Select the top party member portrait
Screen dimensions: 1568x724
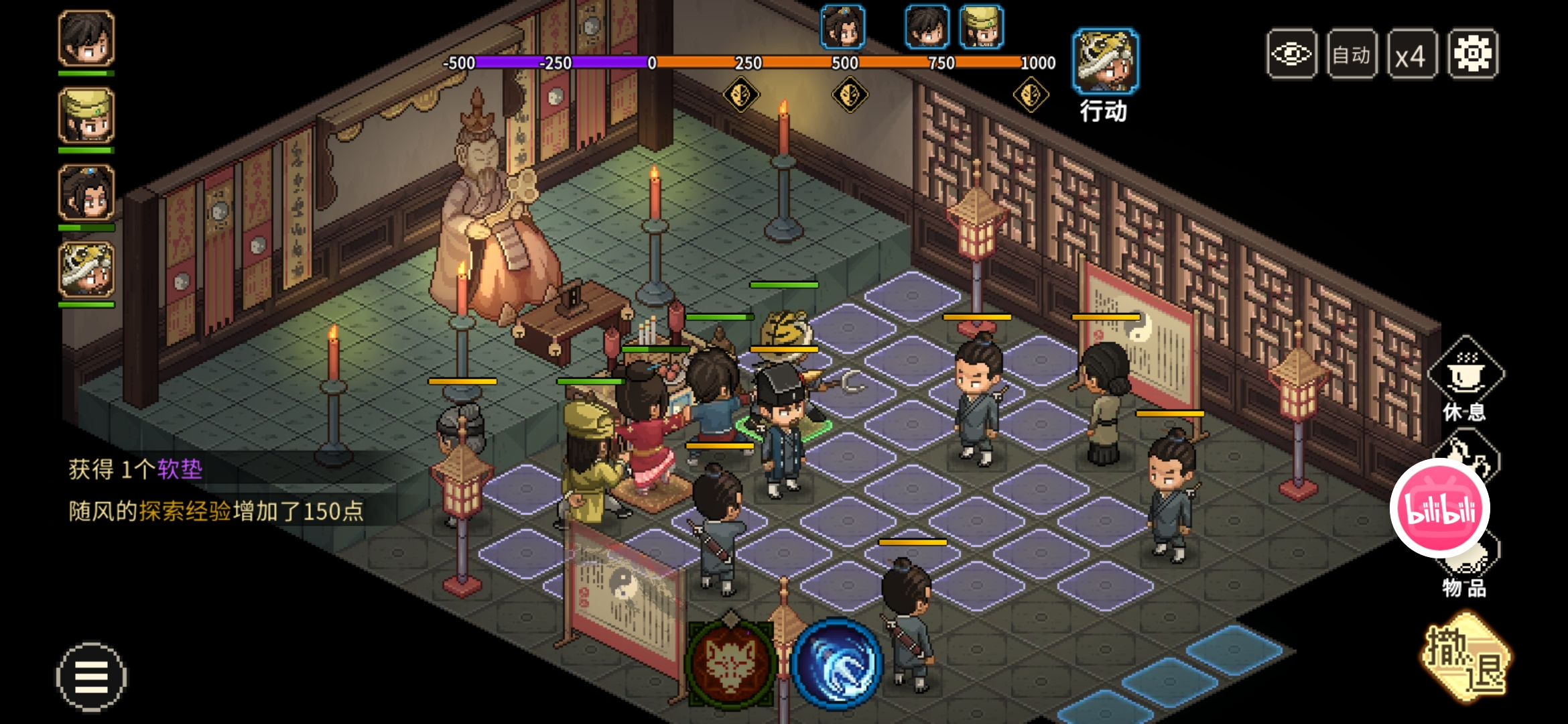point(86,38)
